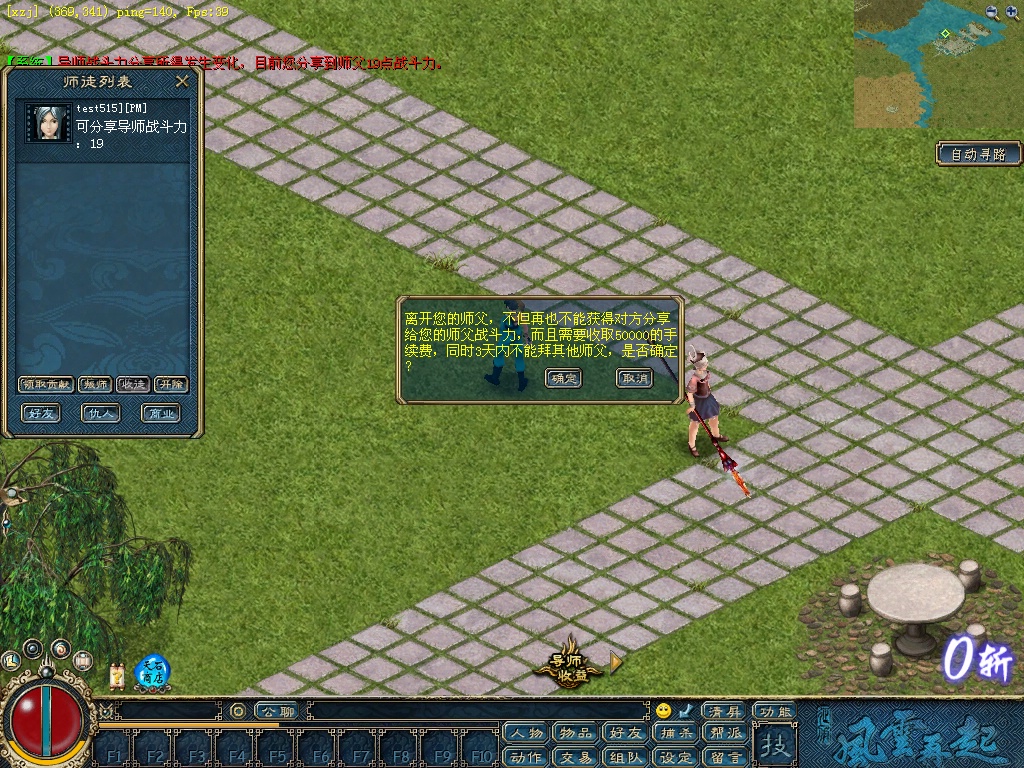The image size is (1024, 768).
Task: Close the 师徒列表 panel
Action: tap(182, 81)
